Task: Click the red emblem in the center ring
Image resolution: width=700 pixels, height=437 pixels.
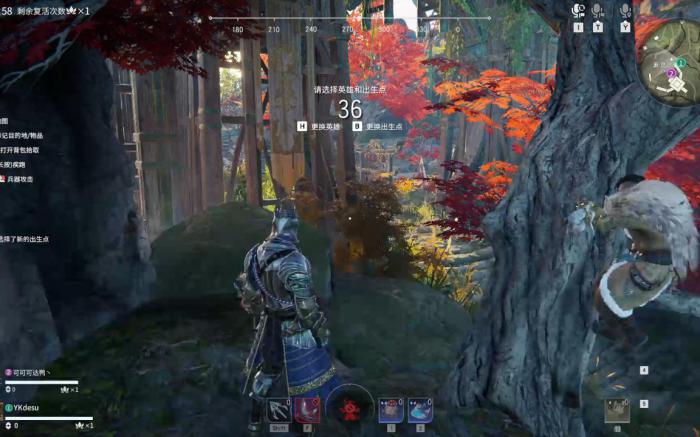Action: 350,409
